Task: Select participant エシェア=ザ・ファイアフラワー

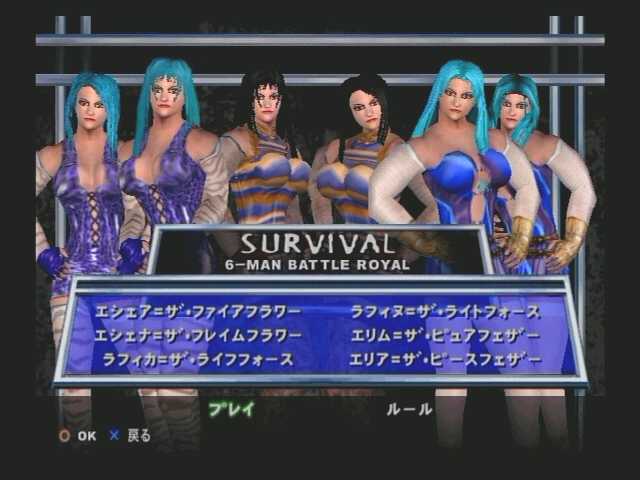Action: click(x=197, y=311)
